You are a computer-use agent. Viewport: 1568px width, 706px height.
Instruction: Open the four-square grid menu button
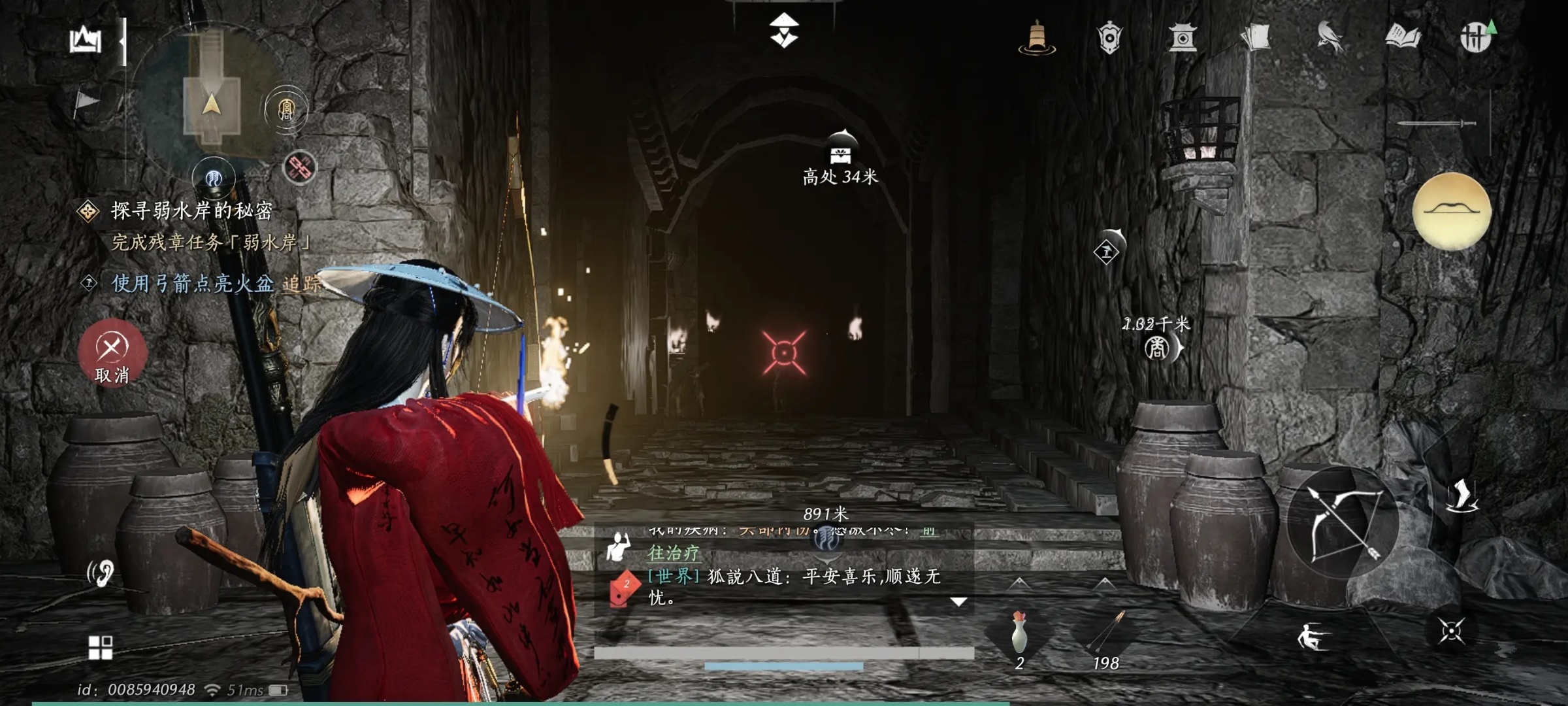pos(101,647)
